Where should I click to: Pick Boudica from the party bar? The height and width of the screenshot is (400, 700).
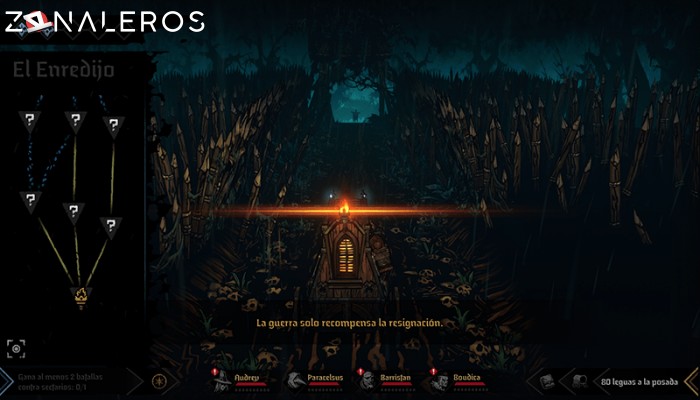(x=438, y=381)
